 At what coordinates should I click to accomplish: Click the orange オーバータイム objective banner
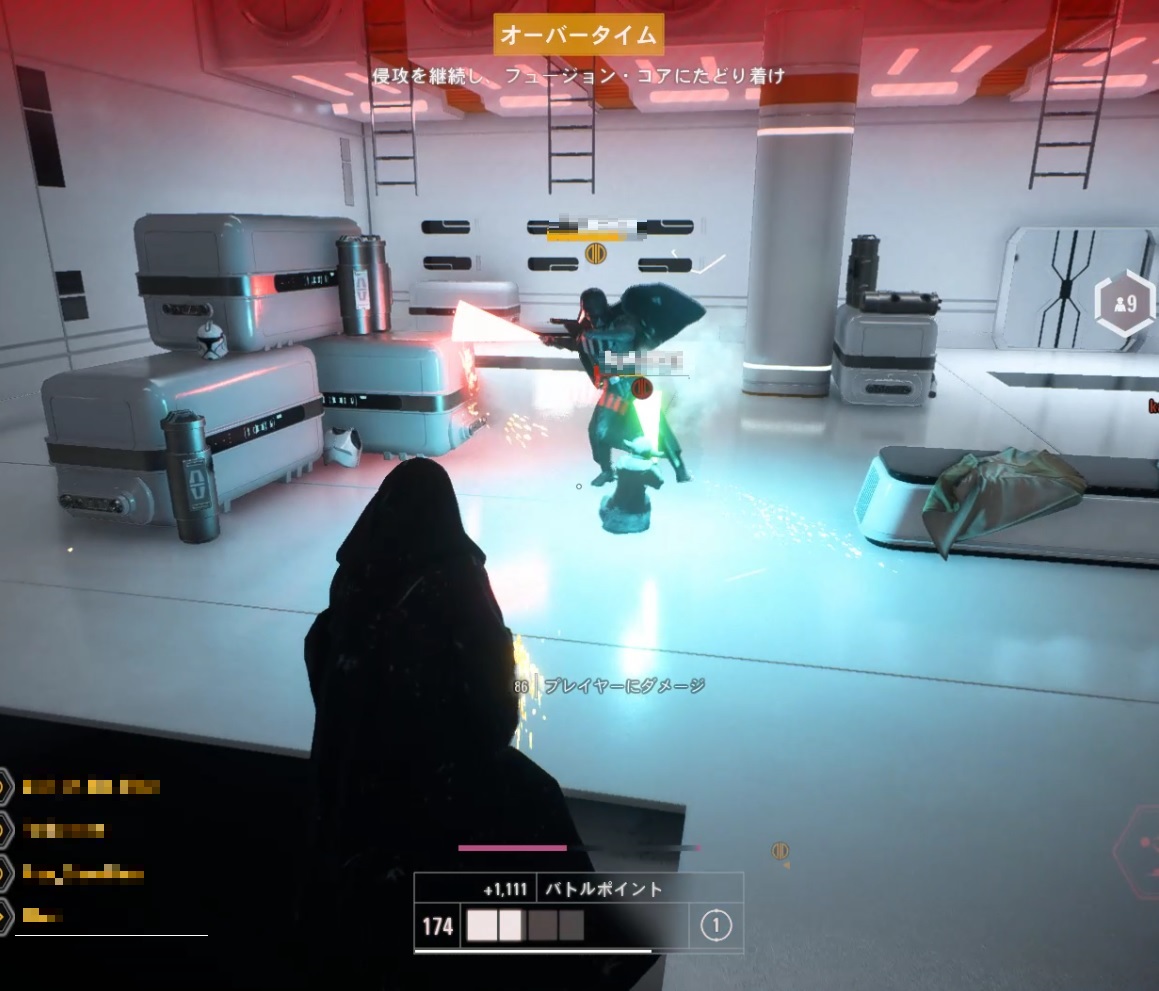pos(578,36)
